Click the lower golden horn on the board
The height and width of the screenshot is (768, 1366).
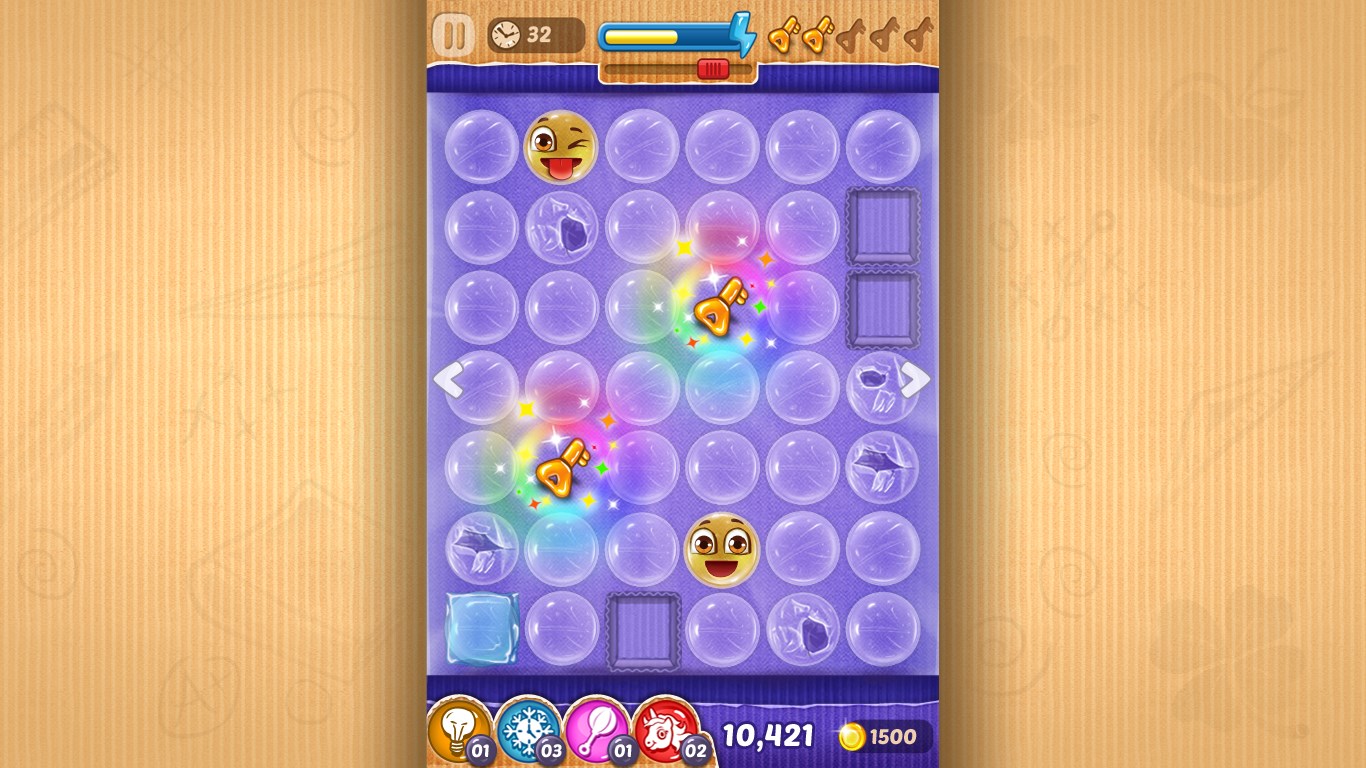(x=560, y=470)
